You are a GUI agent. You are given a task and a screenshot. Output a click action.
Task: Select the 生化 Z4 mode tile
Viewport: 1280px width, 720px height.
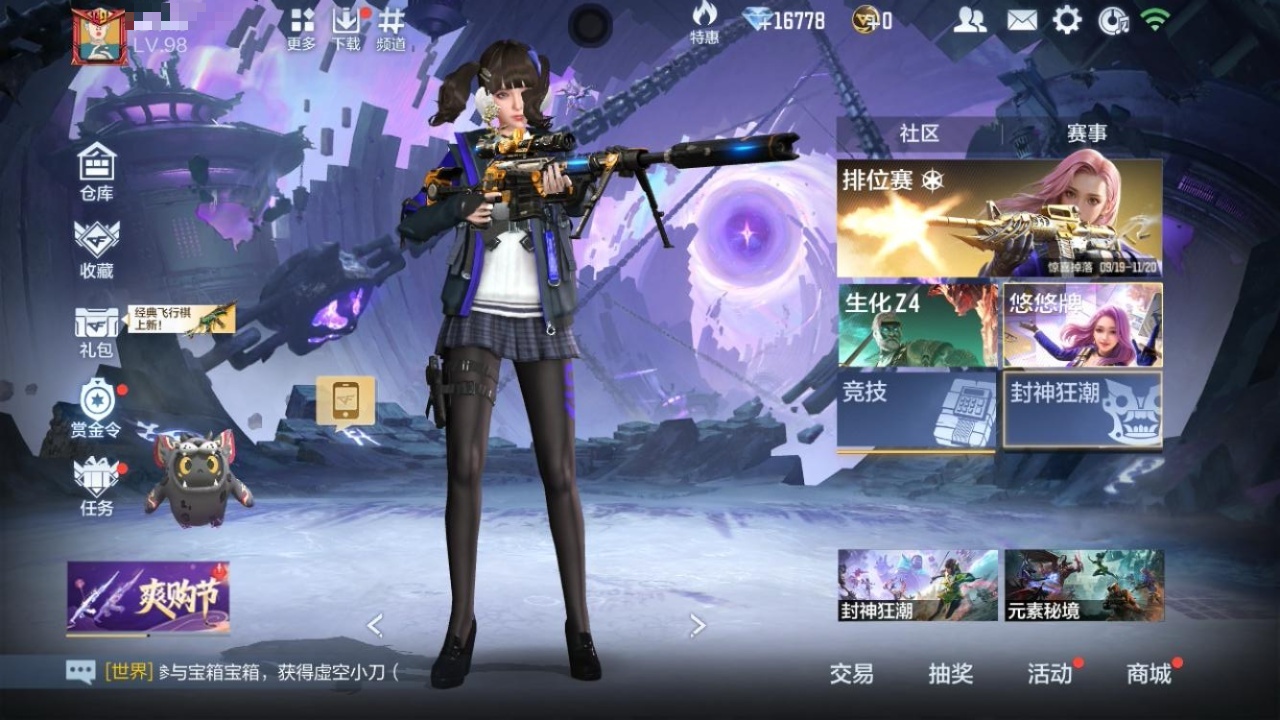(917, 325)
